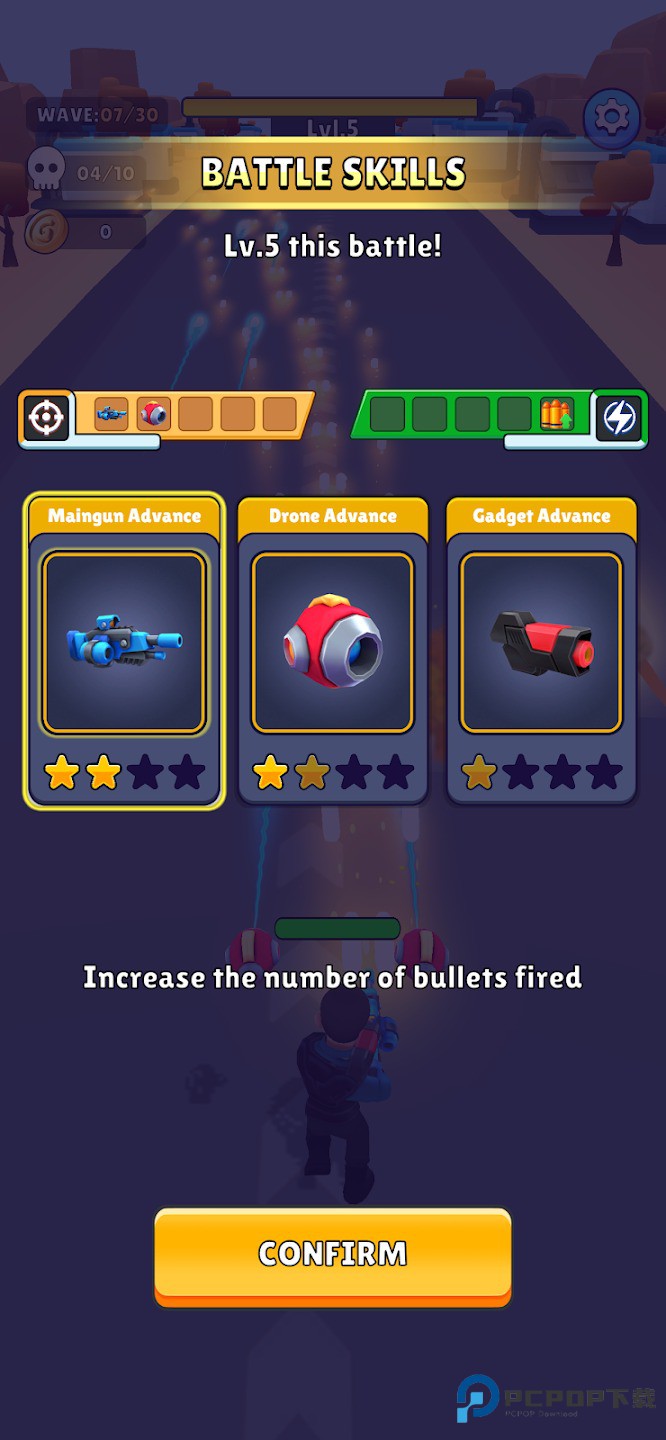Click the crosshair weapon skills icon

[45, 417]
